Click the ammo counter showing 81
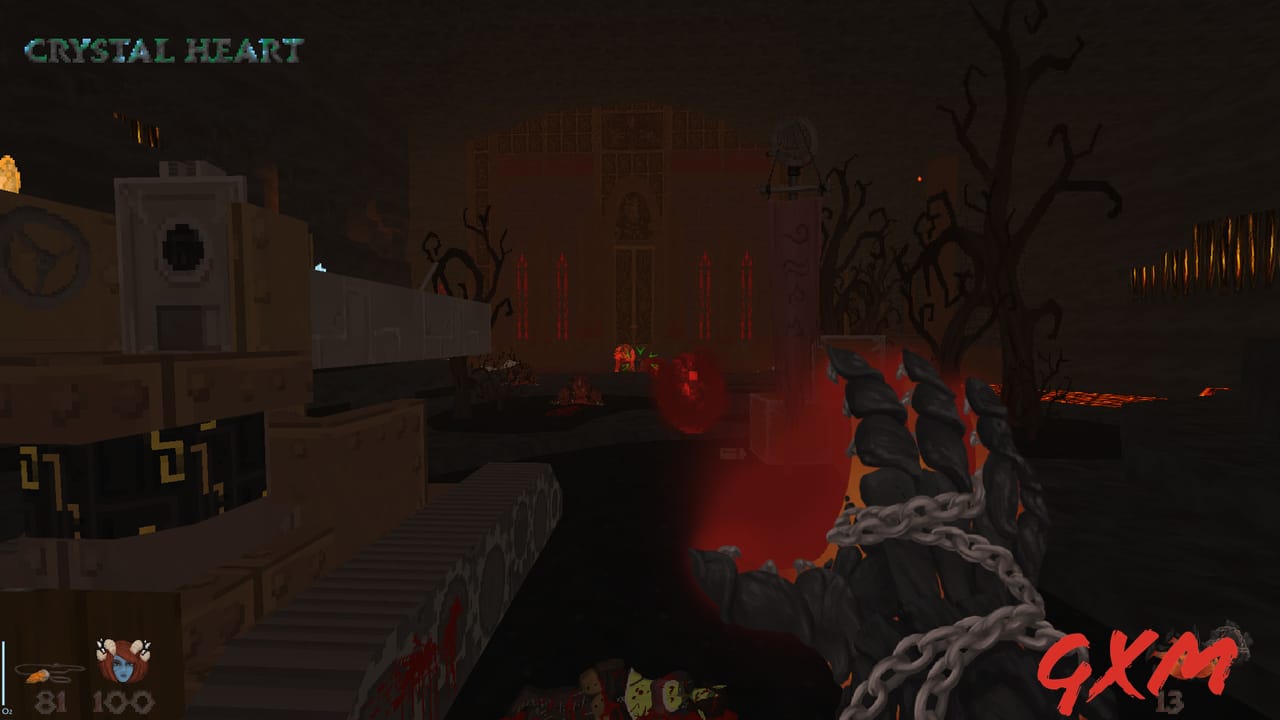 pos(53,700)
